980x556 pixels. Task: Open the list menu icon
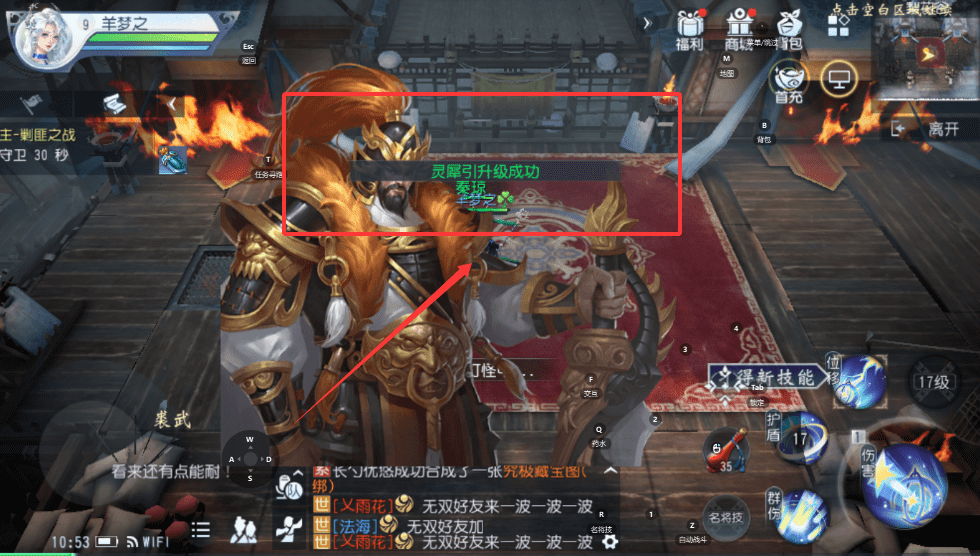pos(201,530)
